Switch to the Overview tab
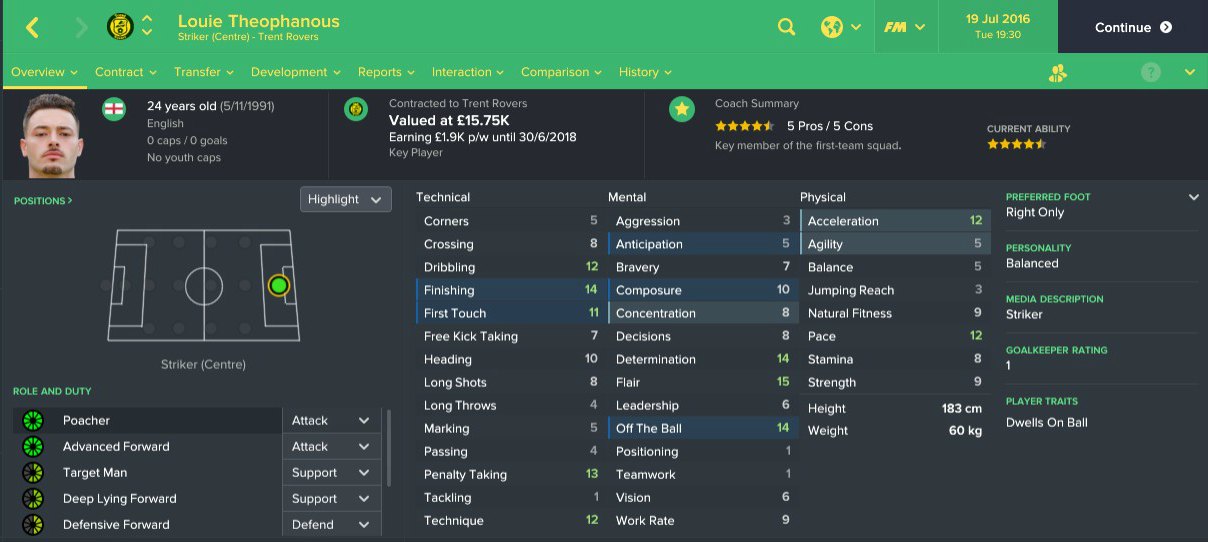 tap(44, 72)
